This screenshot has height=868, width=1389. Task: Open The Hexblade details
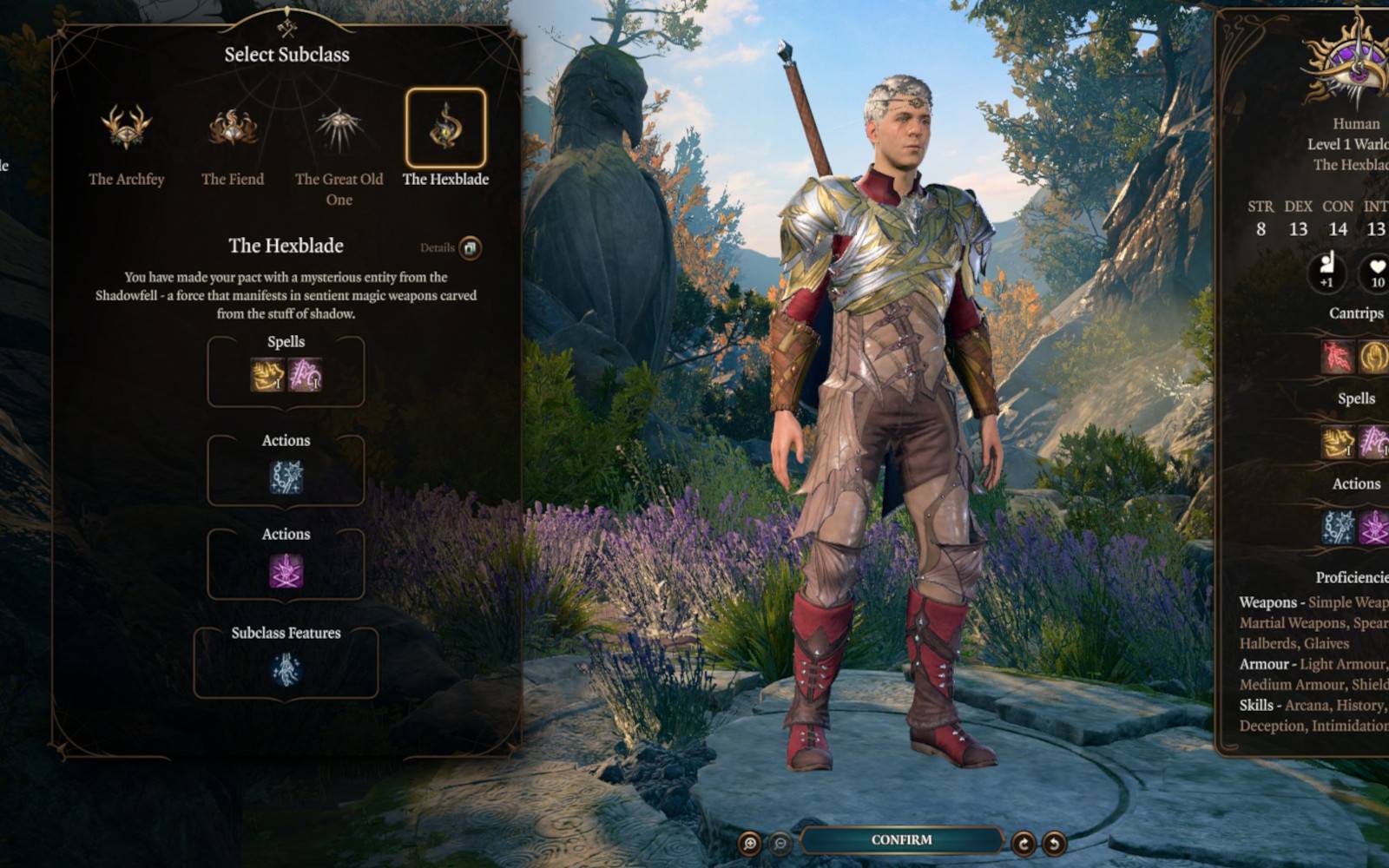pos(470,248)
